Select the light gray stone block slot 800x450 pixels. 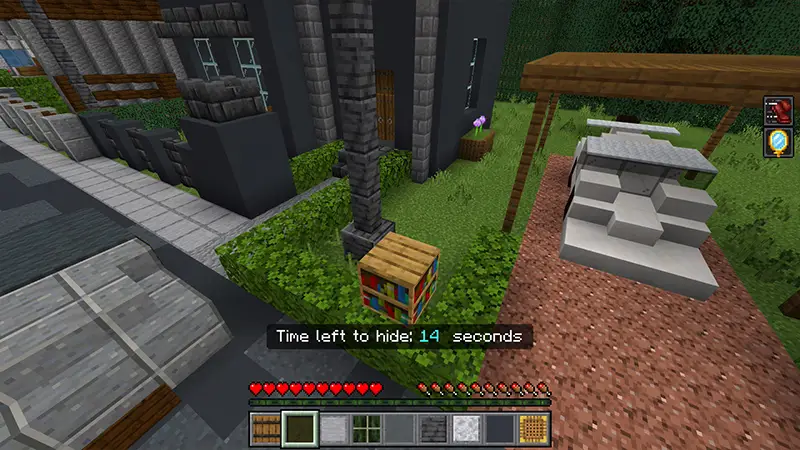[333, 429]
